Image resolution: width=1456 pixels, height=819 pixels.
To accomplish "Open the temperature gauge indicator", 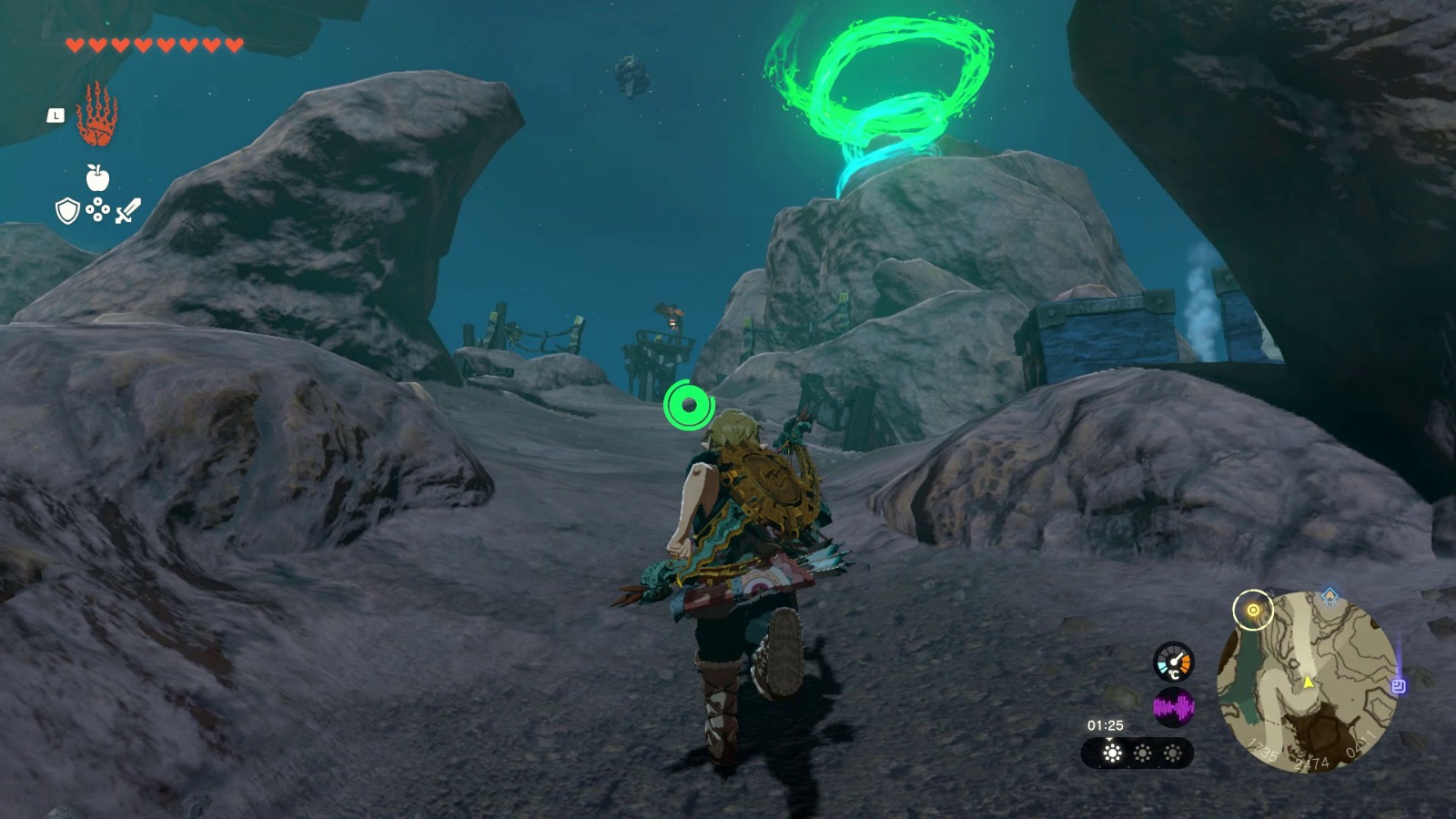I will [x=1173, y=662].
